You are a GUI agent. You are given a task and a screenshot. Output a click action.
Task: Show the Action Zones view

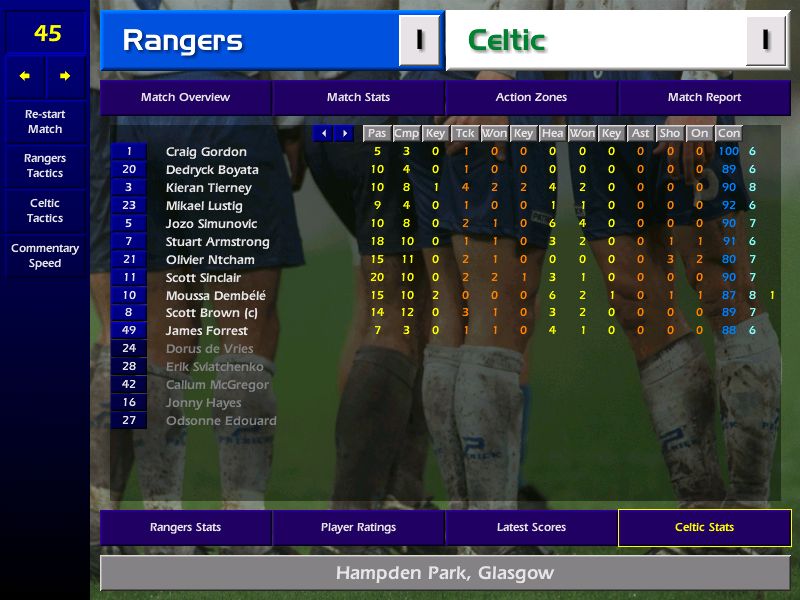pos(531,98)
